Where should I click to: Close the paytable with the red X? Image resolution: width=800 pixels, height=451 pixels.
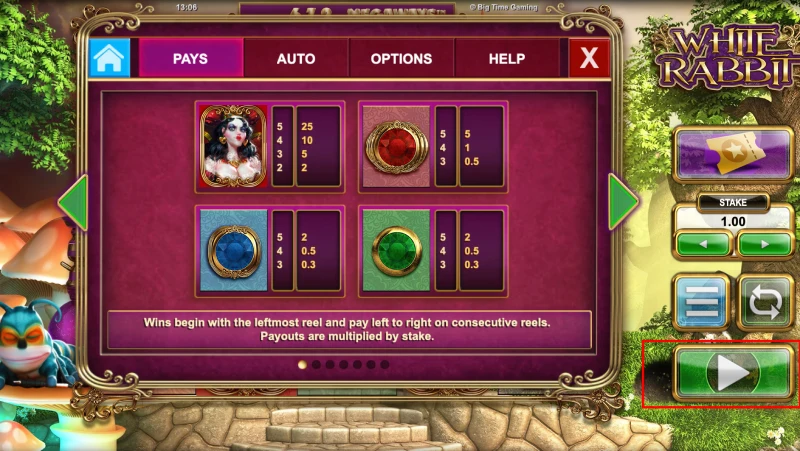coord(589,59)
